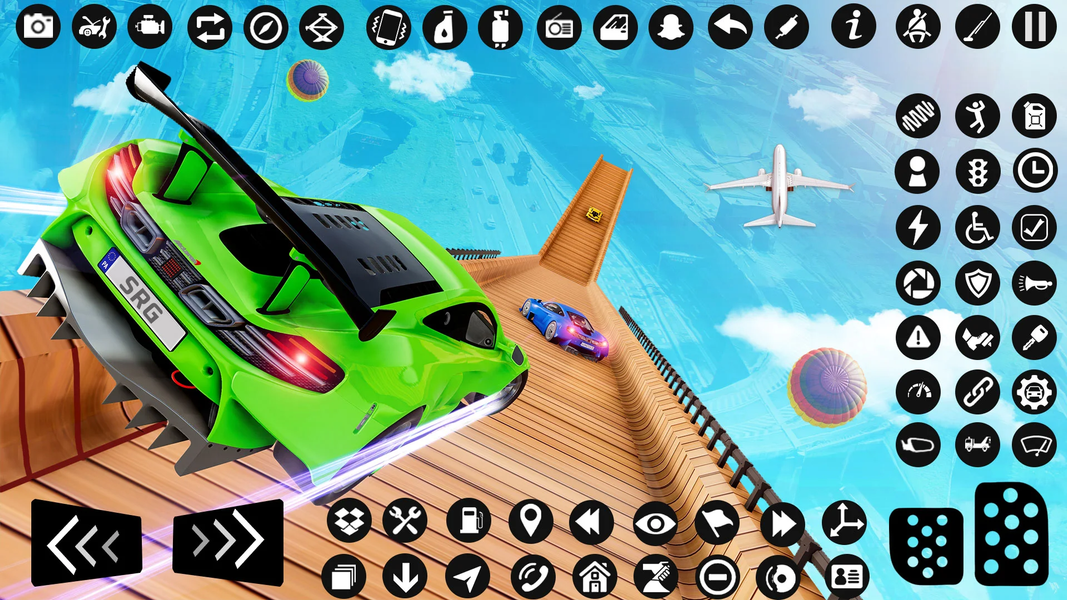Steer left with the left arrow pad
Viewport: 1067px width, 600px height.
(x=86, y=542)
